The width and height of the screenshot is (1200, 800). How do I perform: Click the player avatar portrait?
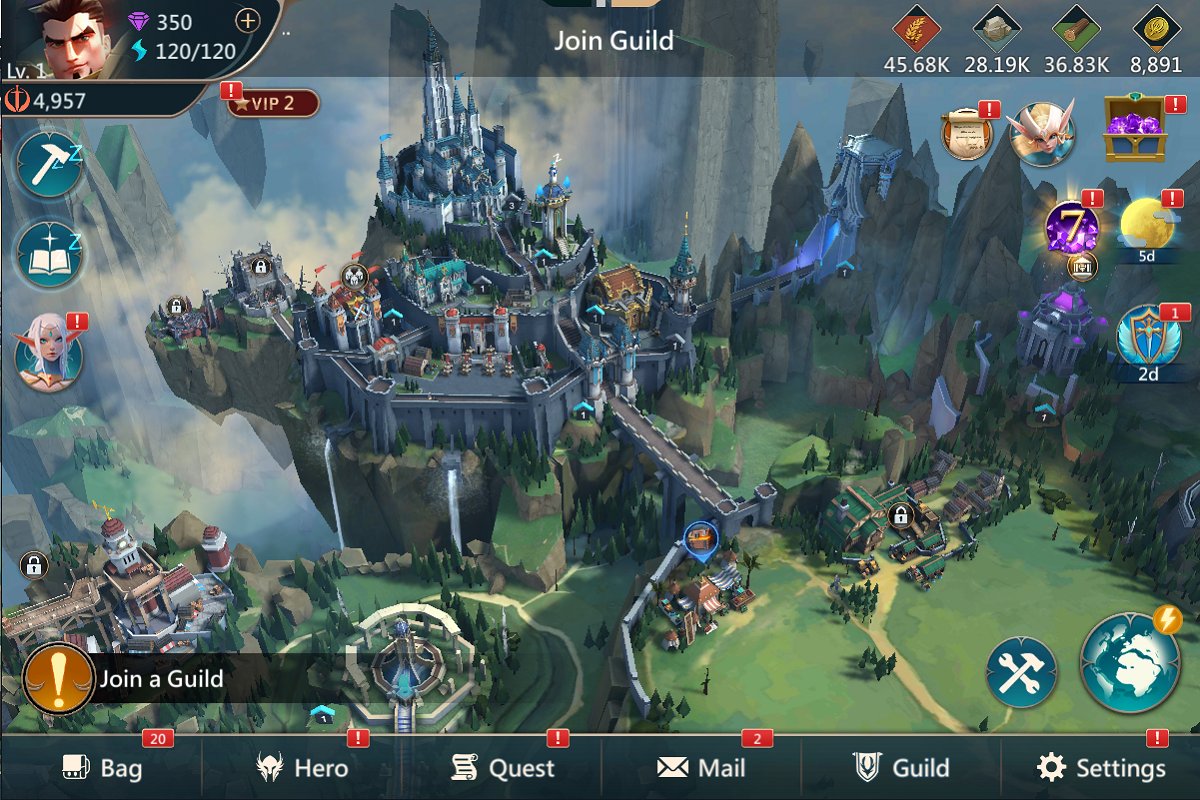tap(75, 40)
